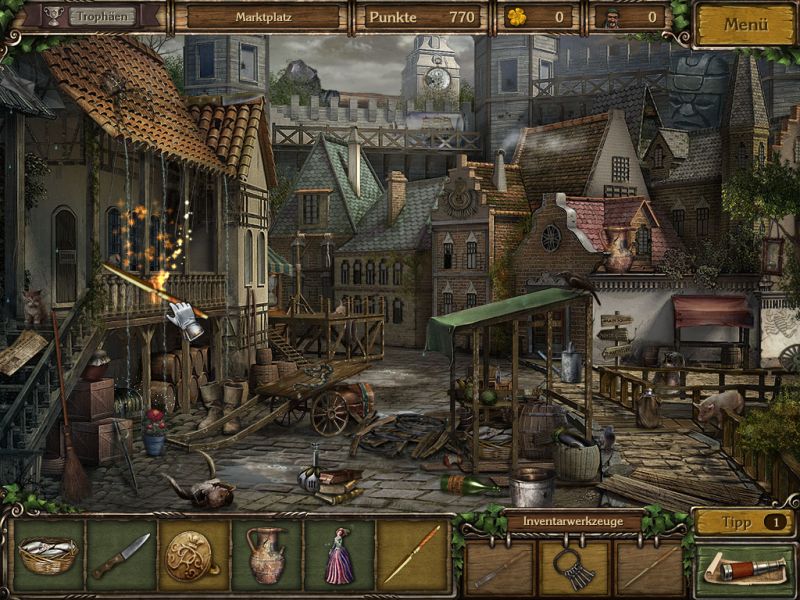Select the clay jug item slot
800x600 pixels.
click(266, 555)
